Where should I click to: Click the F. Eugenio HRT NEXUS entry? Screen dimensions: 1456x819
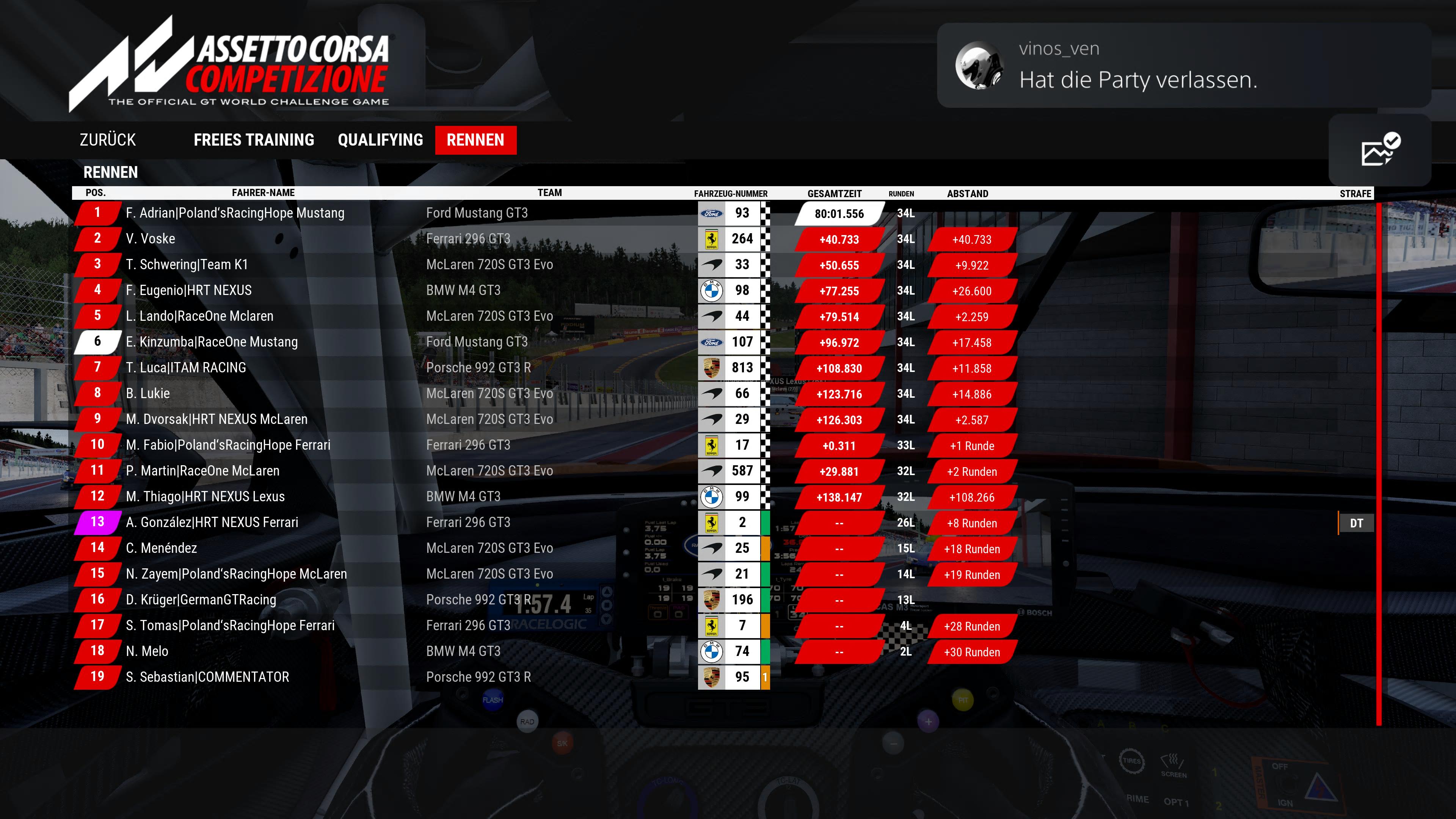[x=189, y=290]
